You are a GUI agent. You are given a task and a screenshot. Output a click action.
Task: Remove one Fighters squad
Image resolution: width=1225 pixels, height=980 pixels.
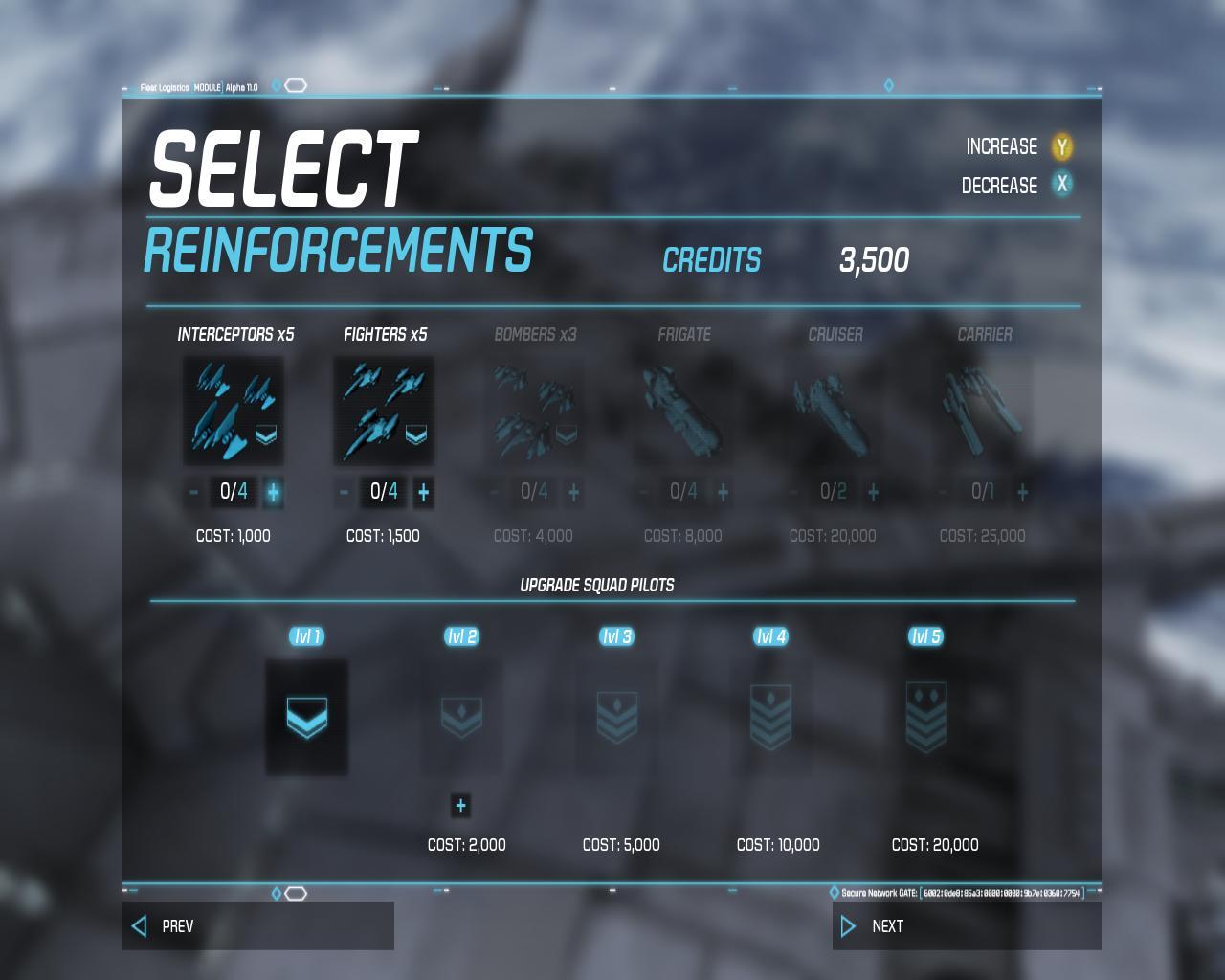pyautogui.click(x=345, y=492)
